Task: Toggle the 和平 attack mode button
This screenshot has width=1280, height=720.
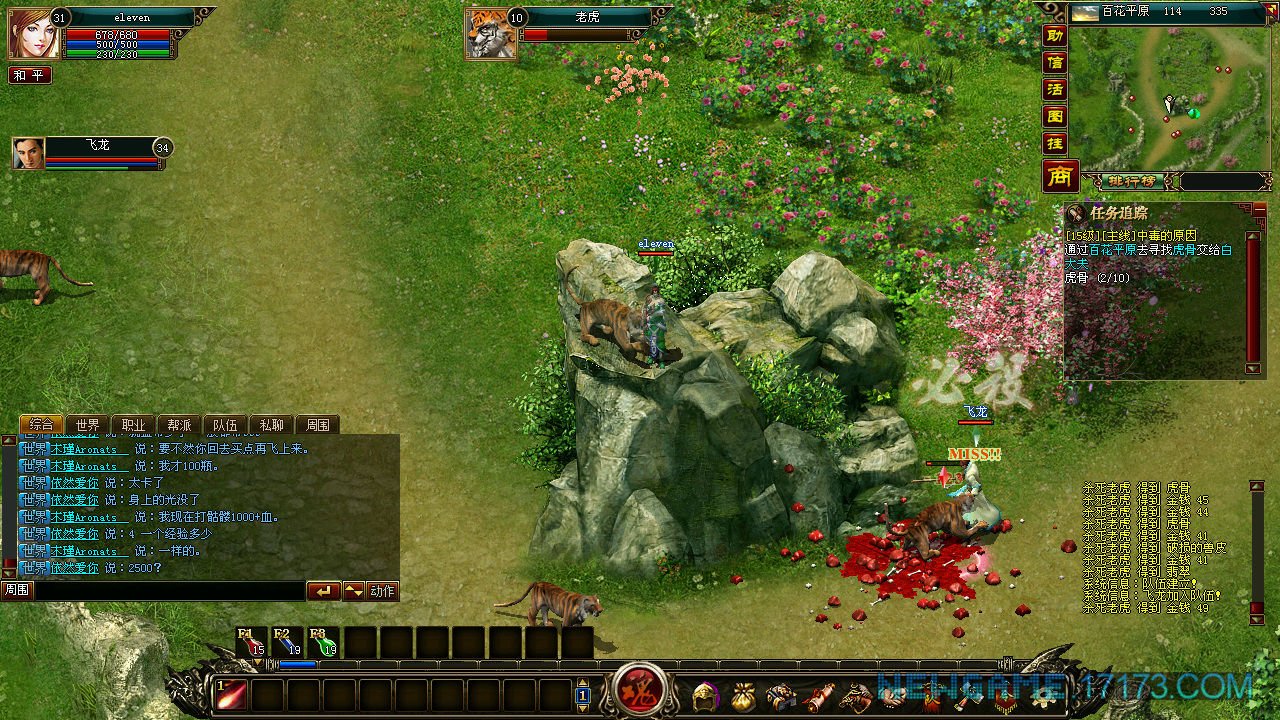Action: (x=30, y=75)
